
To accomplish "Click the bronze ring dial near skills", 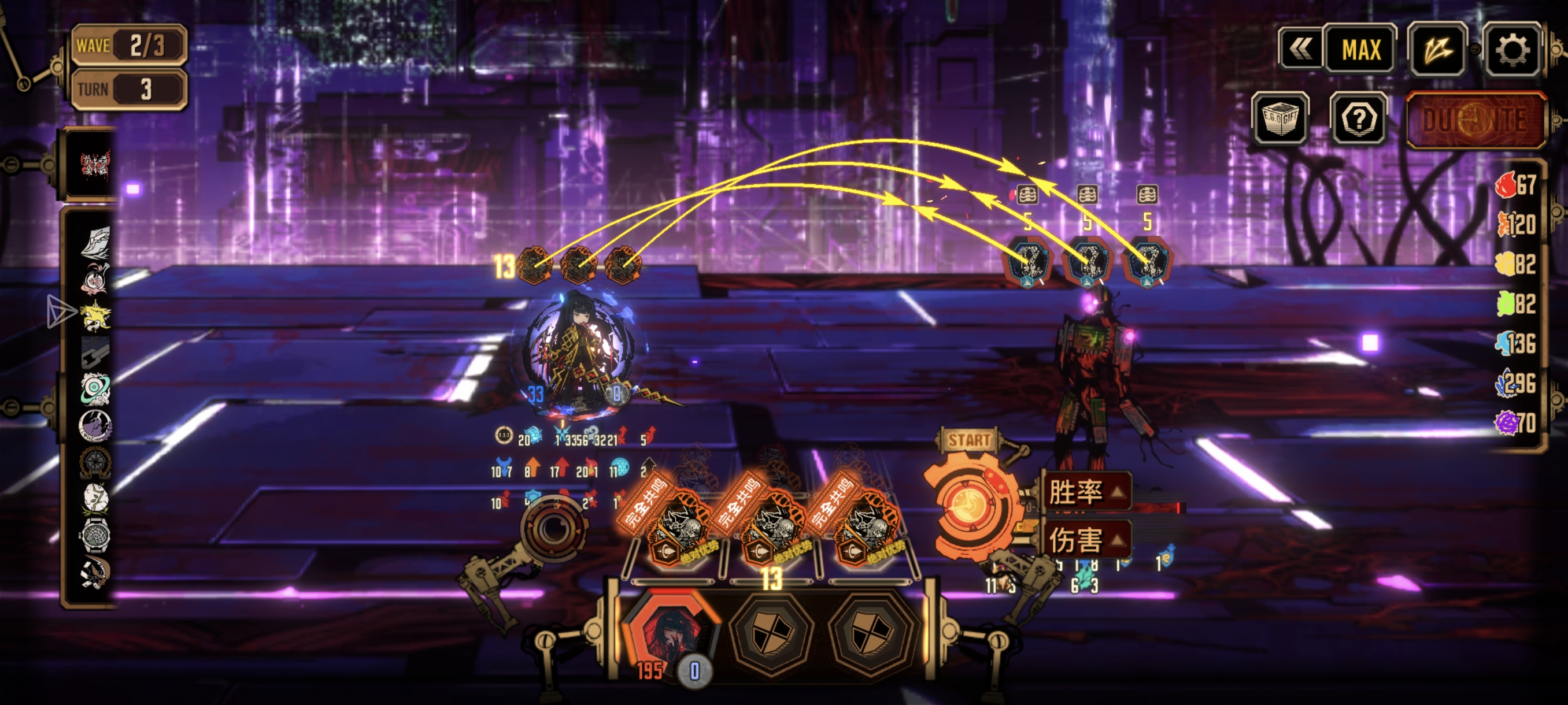I will pyautogui.click(x=552, y=528).
